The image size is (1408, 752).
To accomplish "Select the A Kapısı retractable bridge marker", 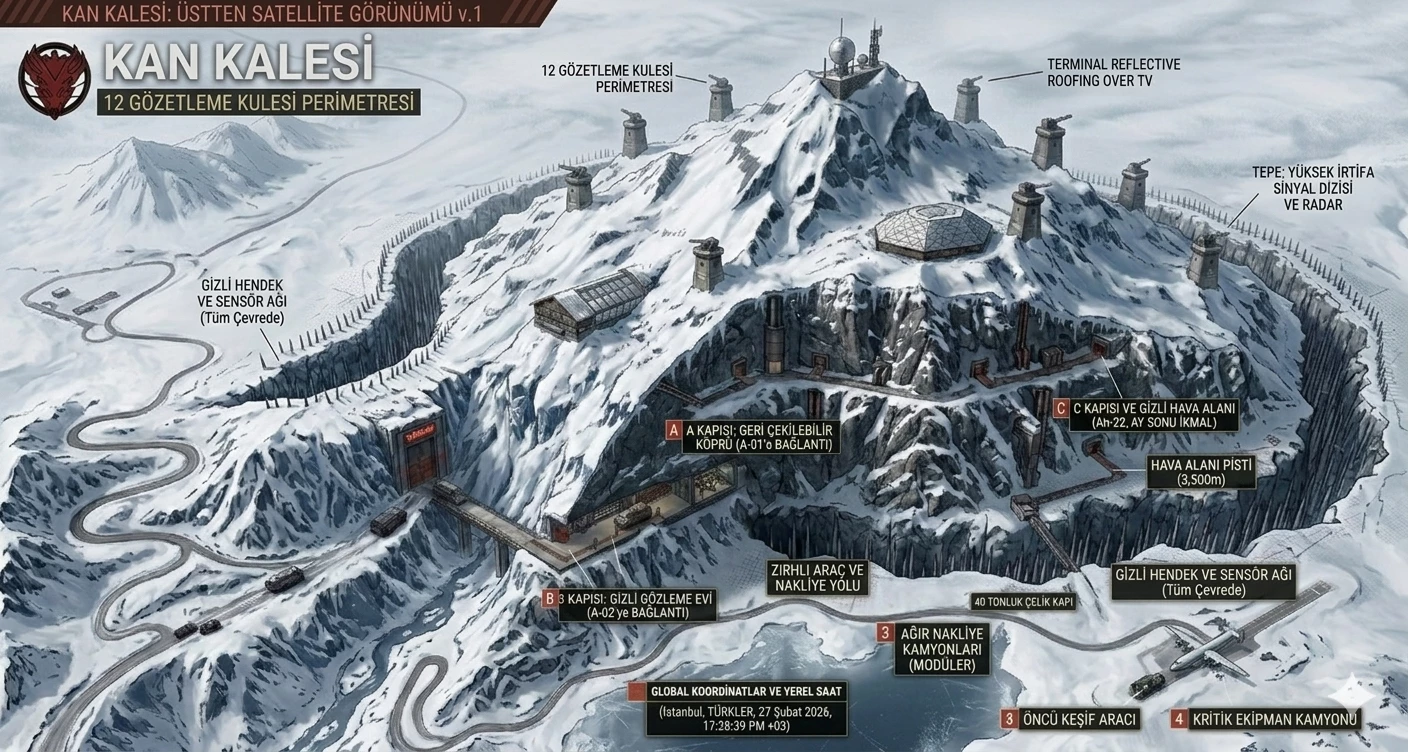I will pos(674,430).
